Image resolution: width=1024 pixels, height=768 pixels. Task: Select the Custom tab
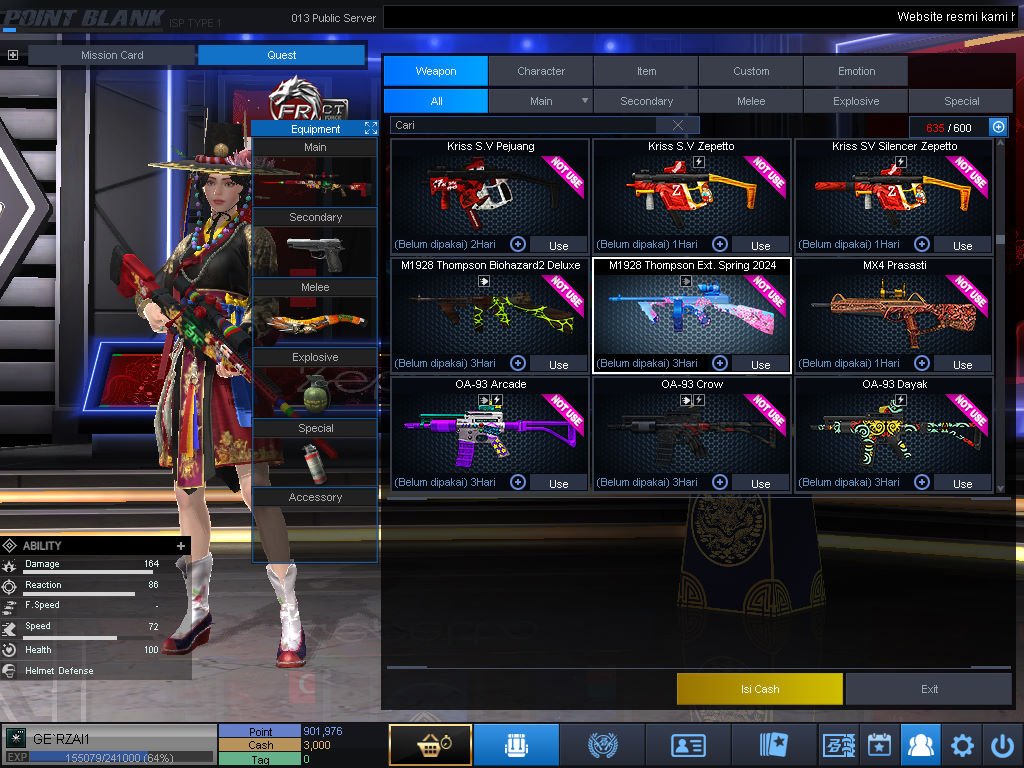[x=751, y=71]
